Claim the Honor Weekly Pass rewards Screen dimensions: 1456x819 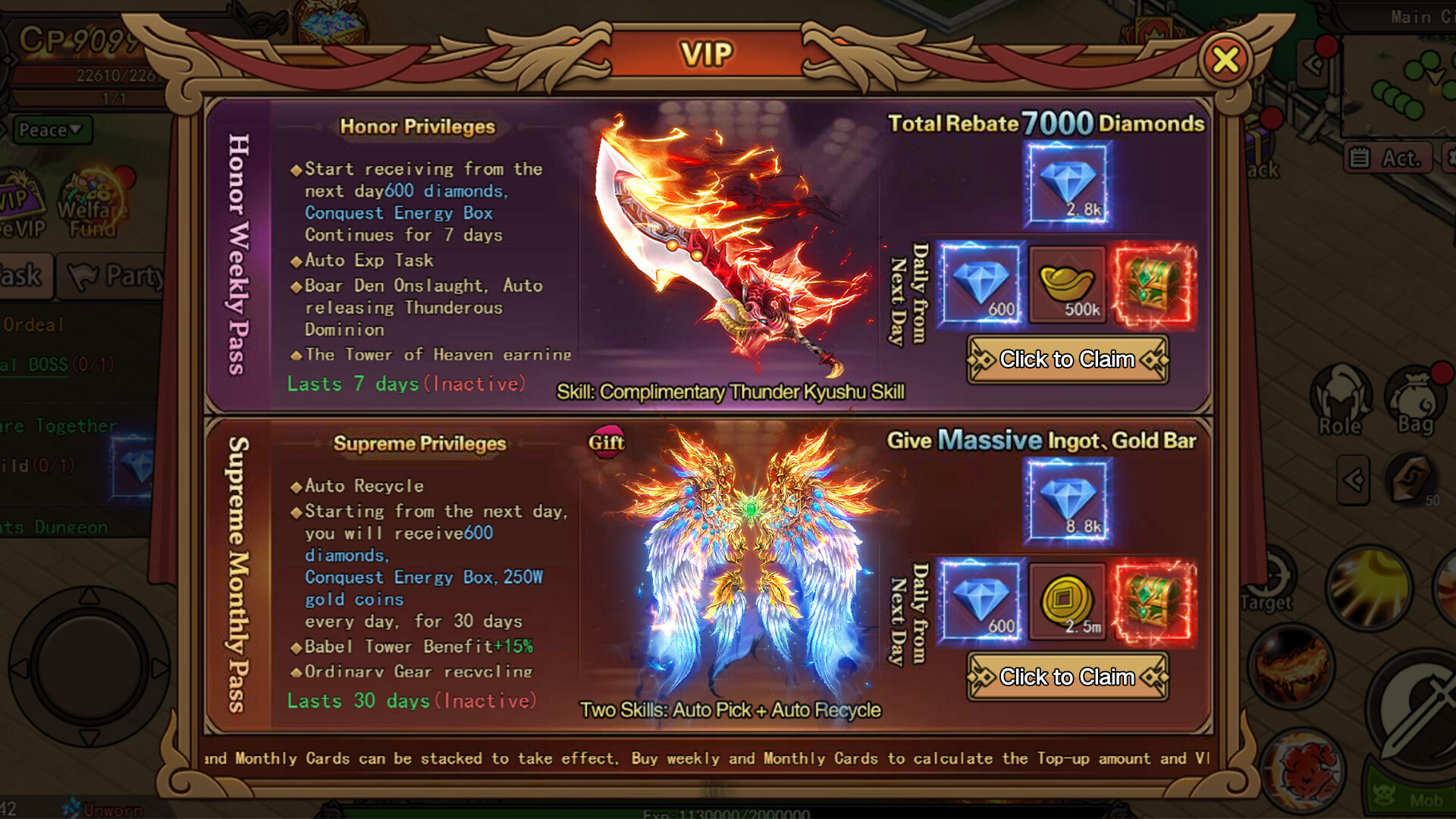coord(1066,359)
